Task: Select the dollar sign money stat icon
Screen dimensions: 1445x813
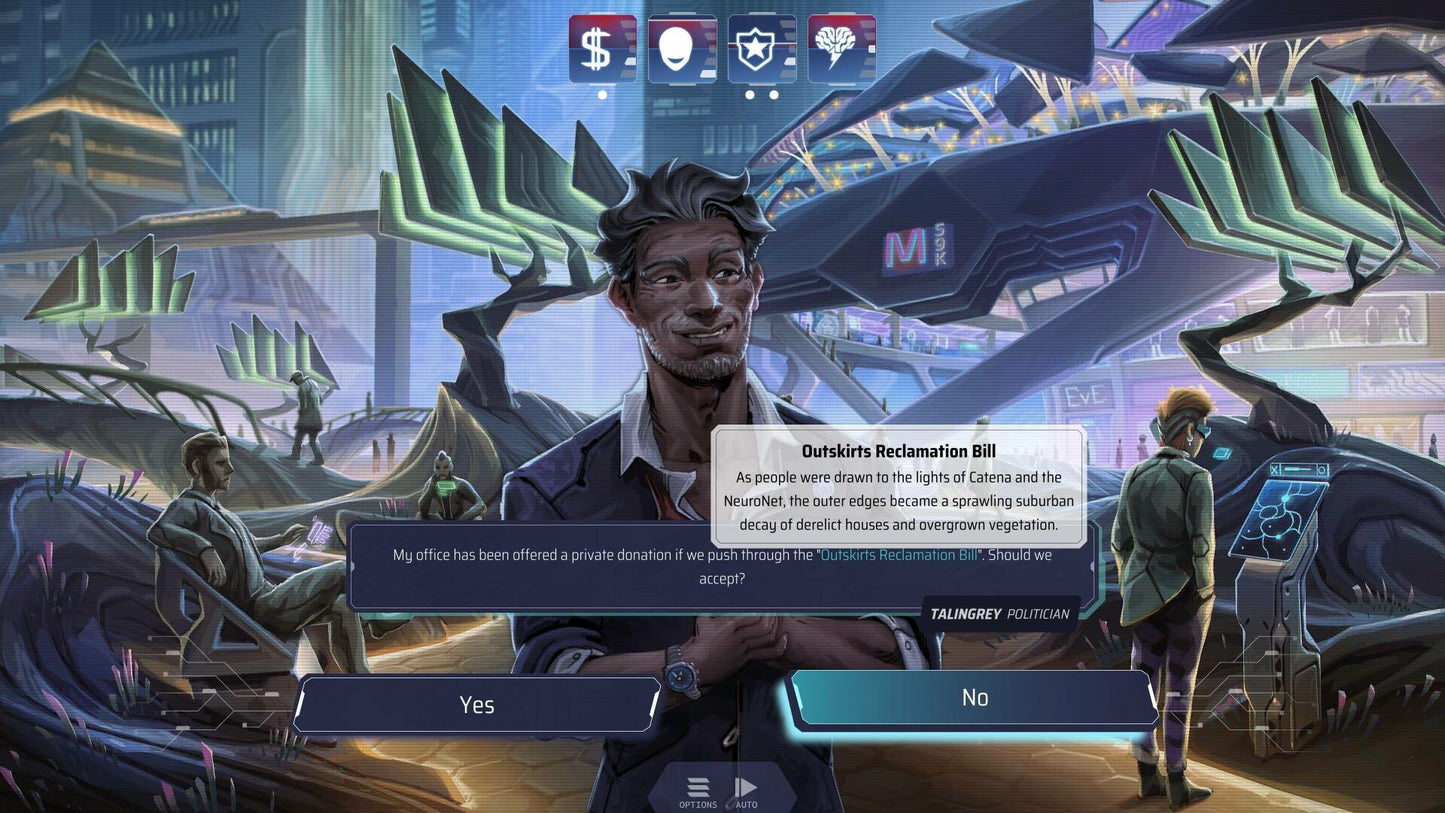Action: (602, 48)
